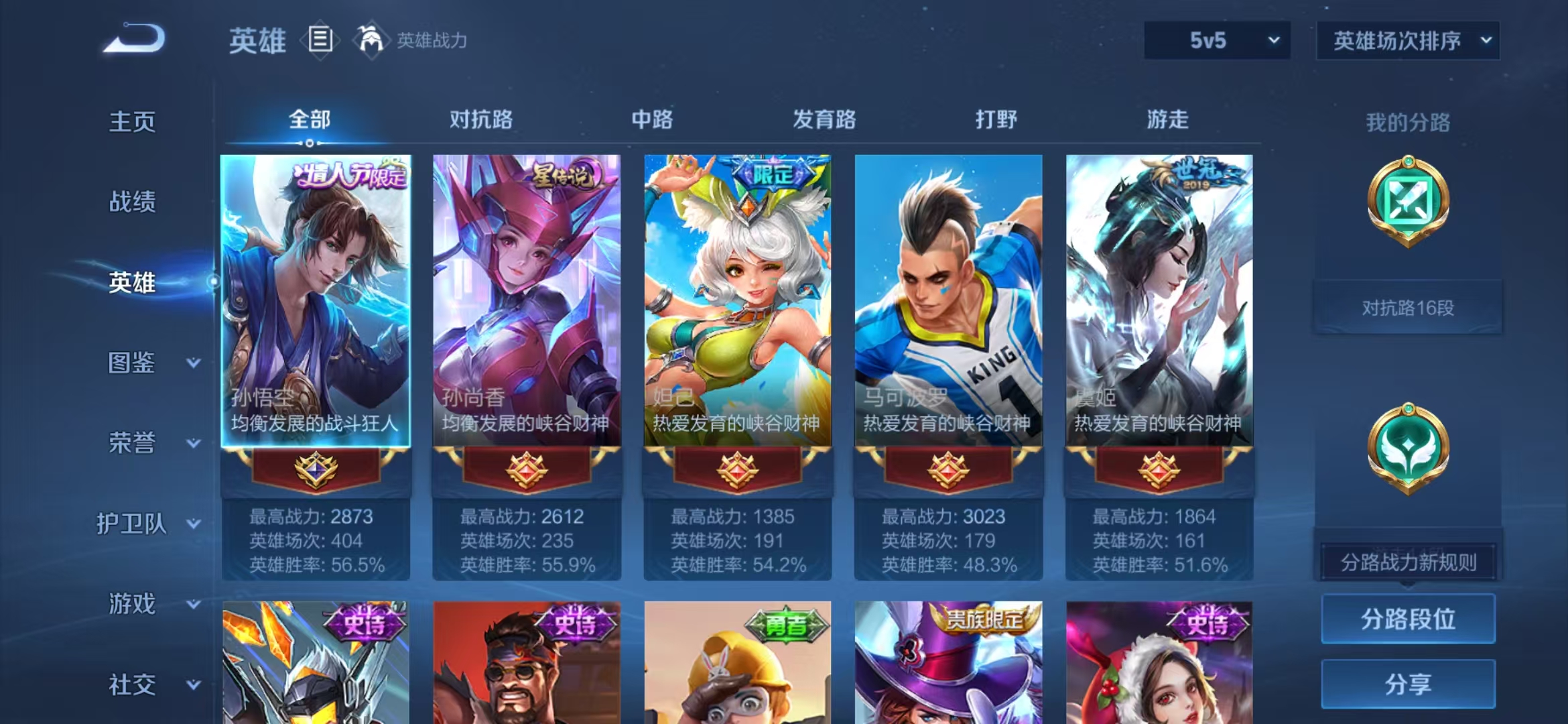Open 主页 from the left sidebar
The height and width of the screenshot is (724, 1568).
(131, 122)
